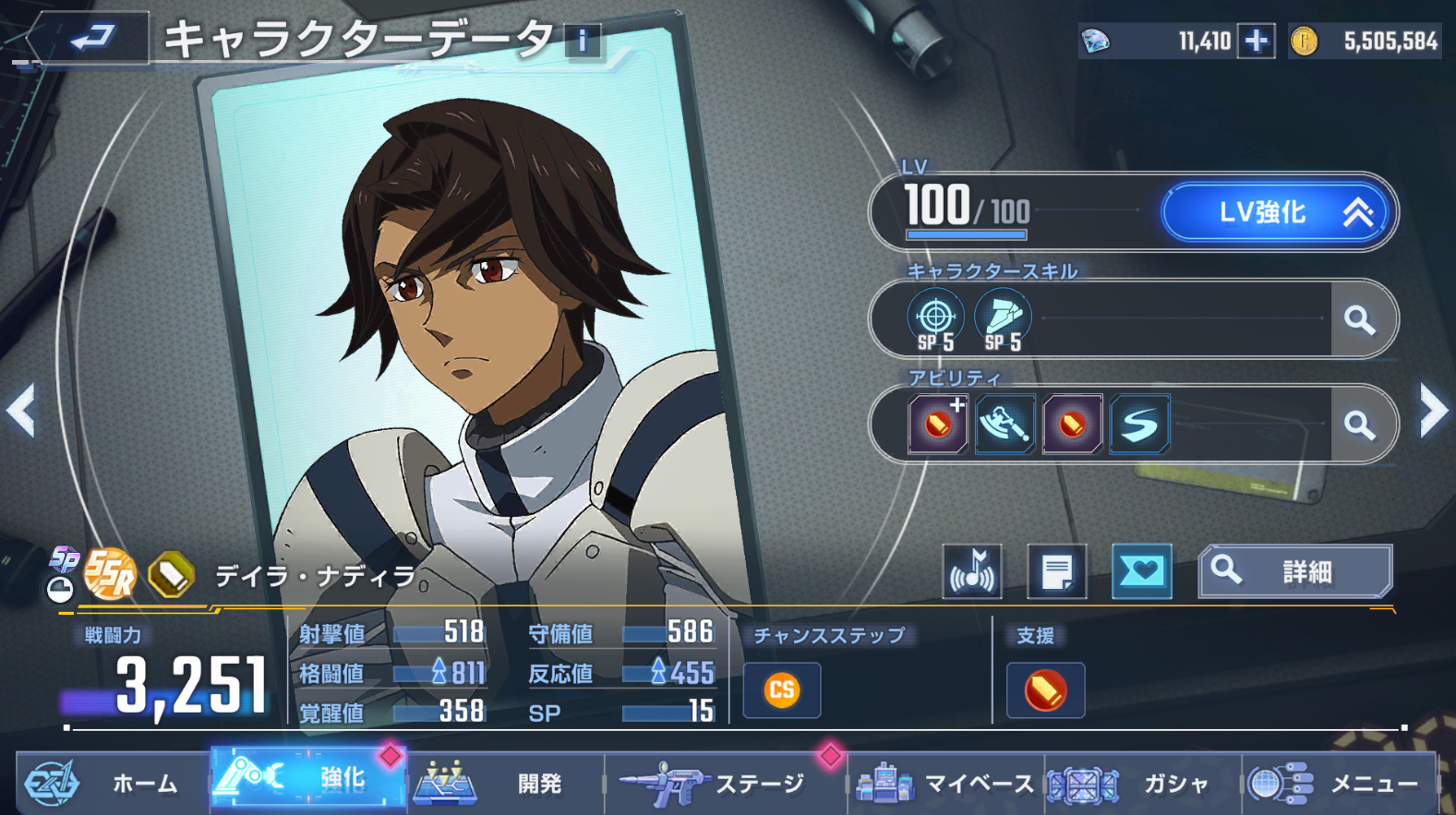This screenshot has height=815, width=1456.
Task: Select the S-shaped ability icon
Action: pos(1139,425)
